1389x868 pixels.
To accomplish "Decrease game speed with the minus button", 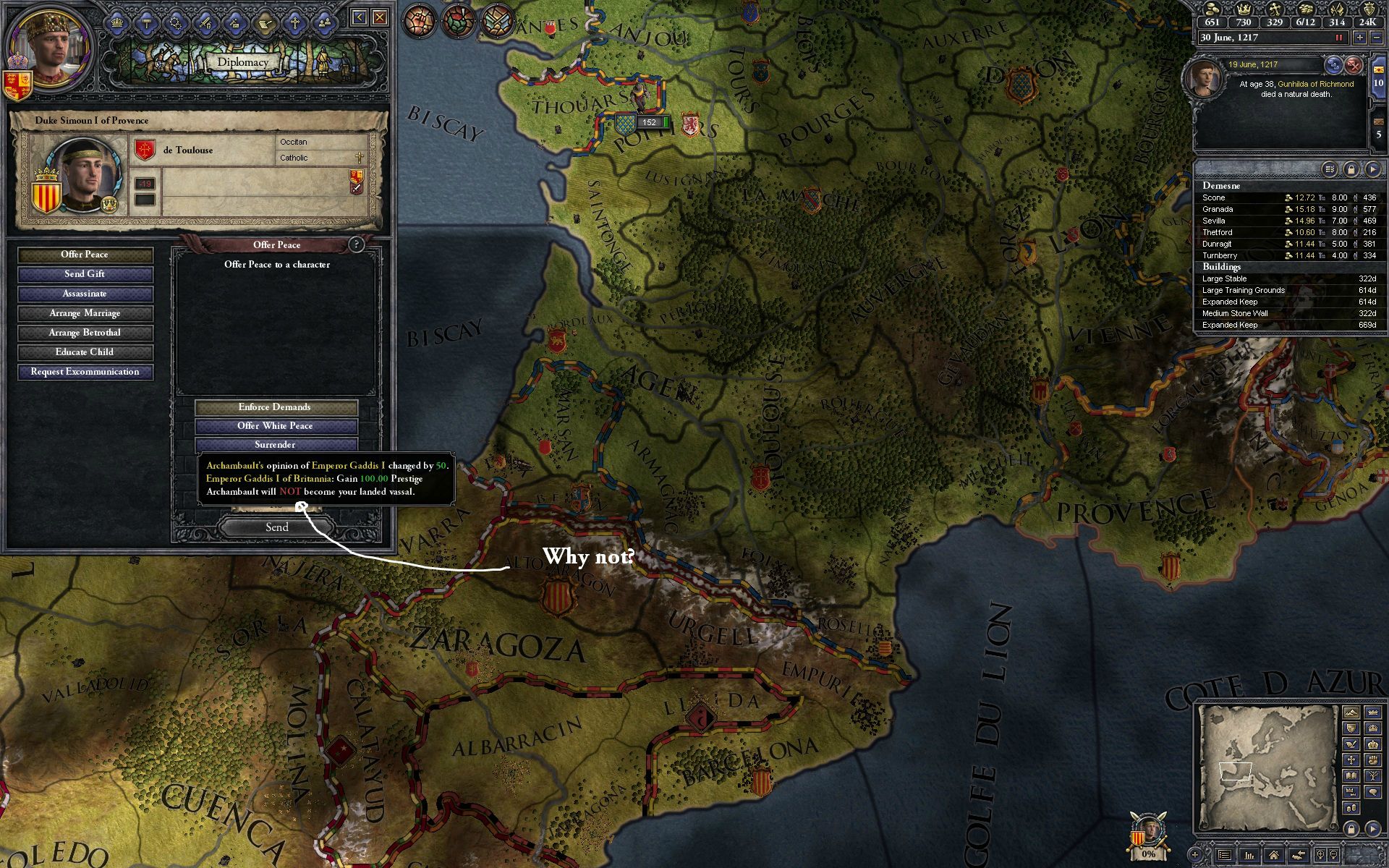I will coord(1377,38).
